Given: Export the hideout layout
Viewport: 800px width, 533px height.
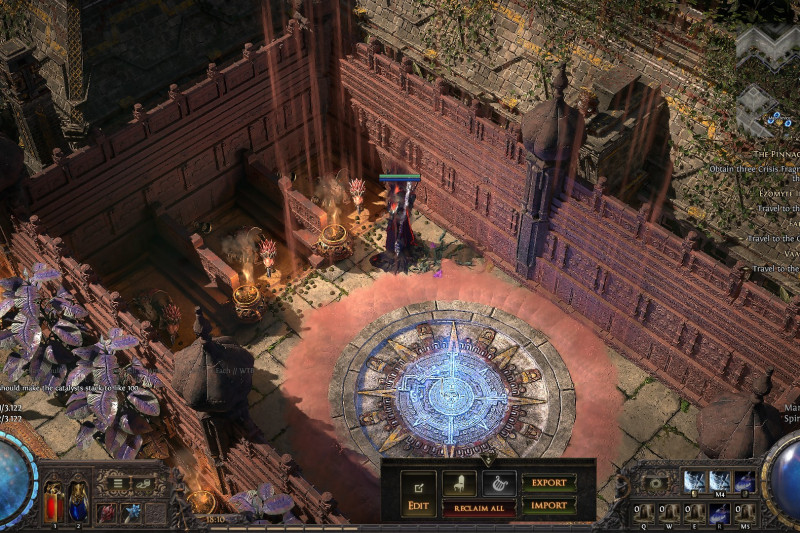Looking at the screenshot, I should [x=549, y=482].
